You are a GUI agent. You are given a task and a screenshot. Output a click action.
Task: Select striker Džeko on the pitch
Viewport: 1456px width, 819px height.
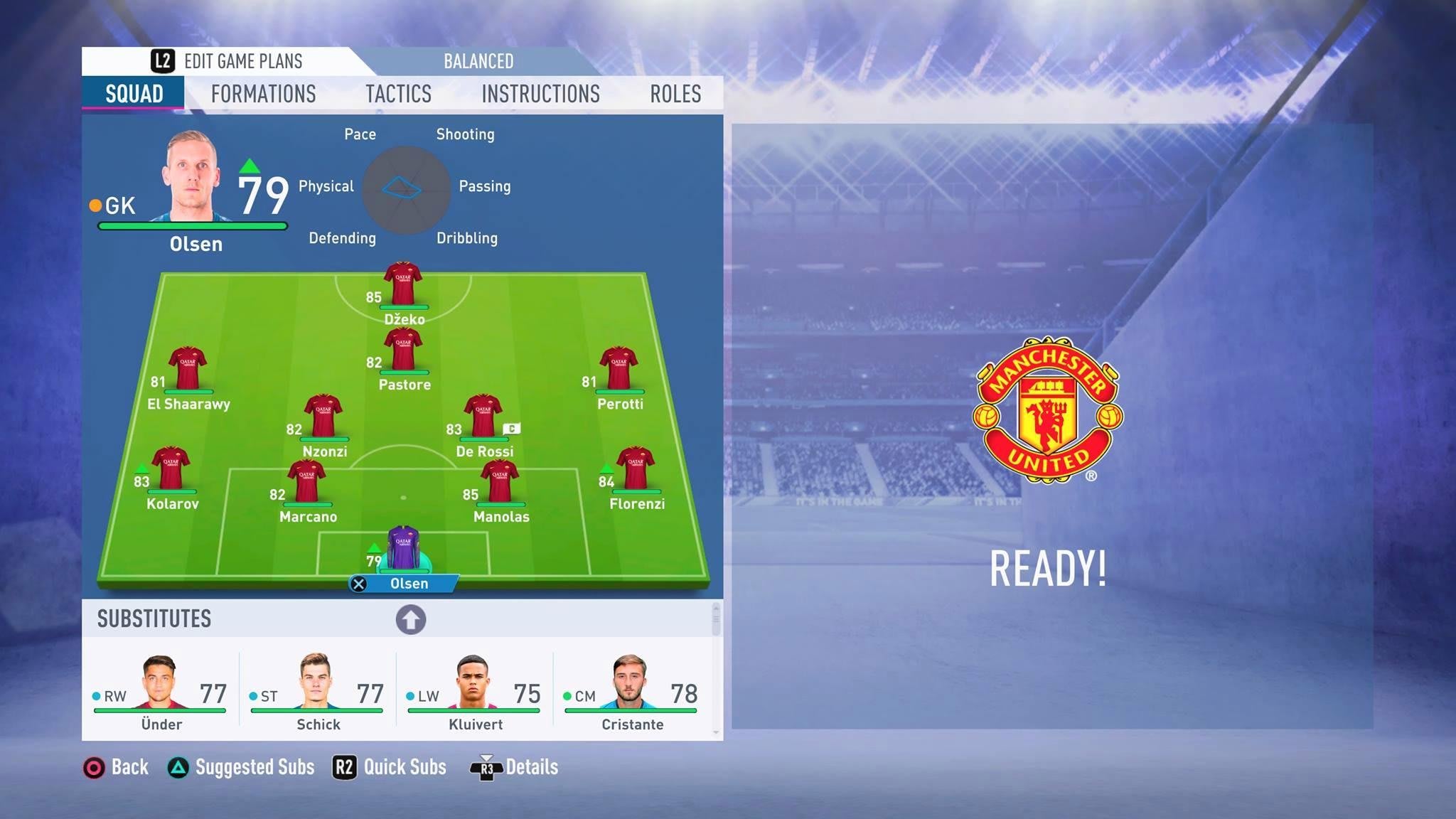pyautogui.click(x=403, y=285)
